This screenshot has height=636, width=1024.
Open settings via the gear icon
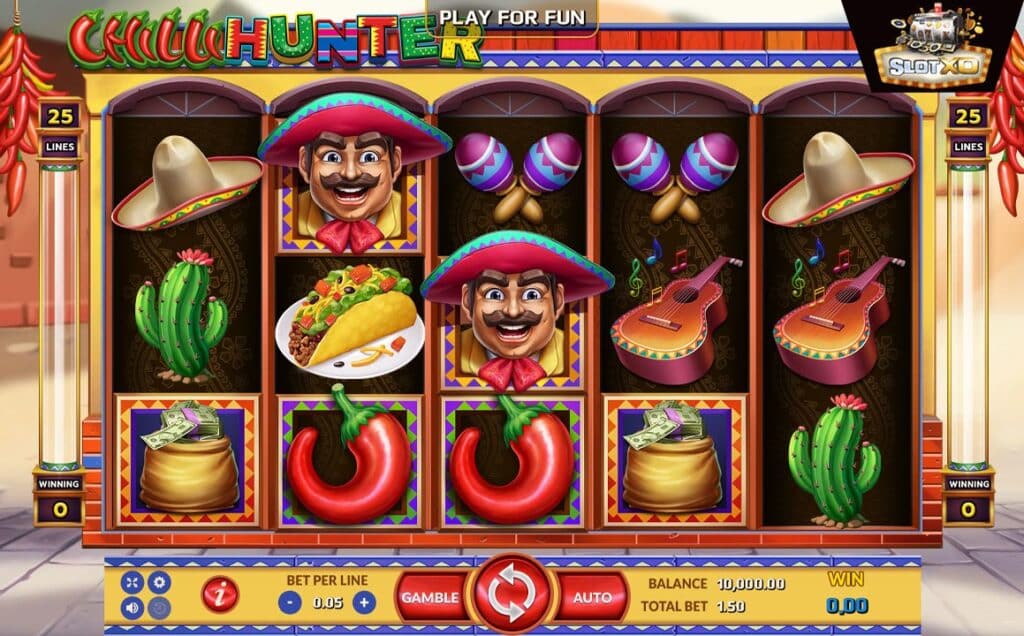click(x=158, y=582)
